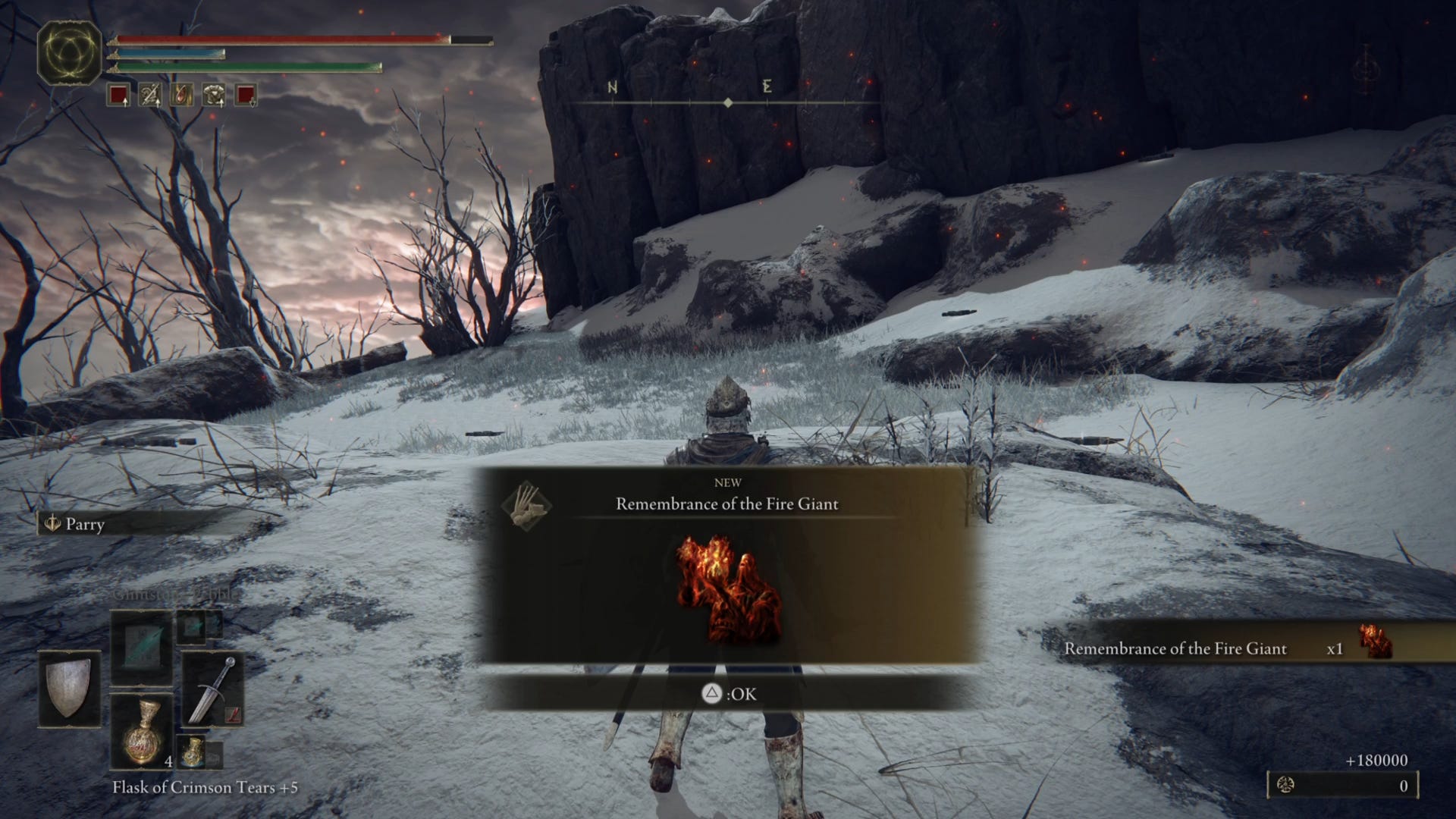This screenshot has height=819, width=1456.
Task: Select the equipped sword icon
Action: pyautogui.click(x=215, y=689)
